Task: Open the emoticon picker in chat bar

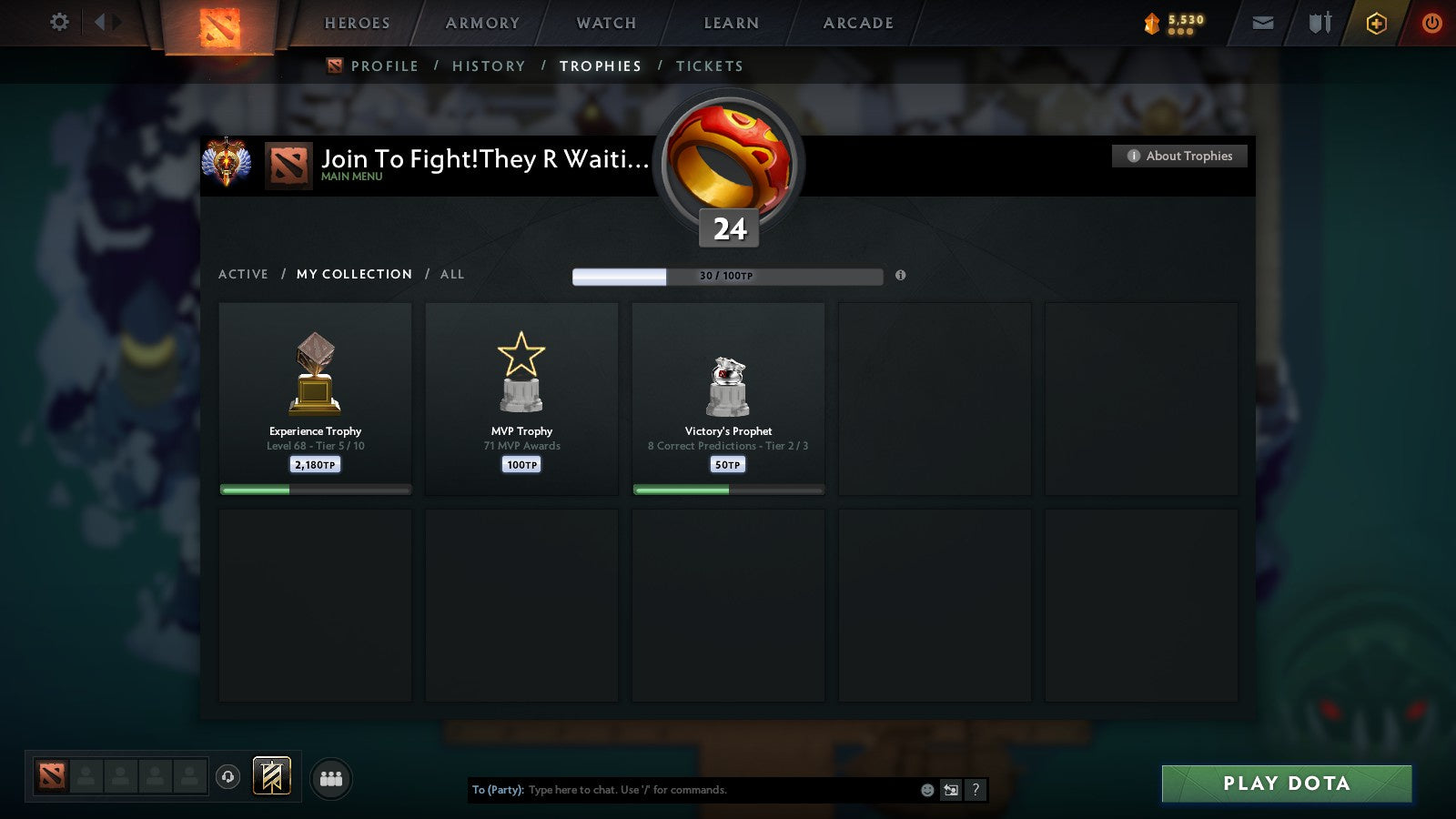Action: tap(926, 791)
